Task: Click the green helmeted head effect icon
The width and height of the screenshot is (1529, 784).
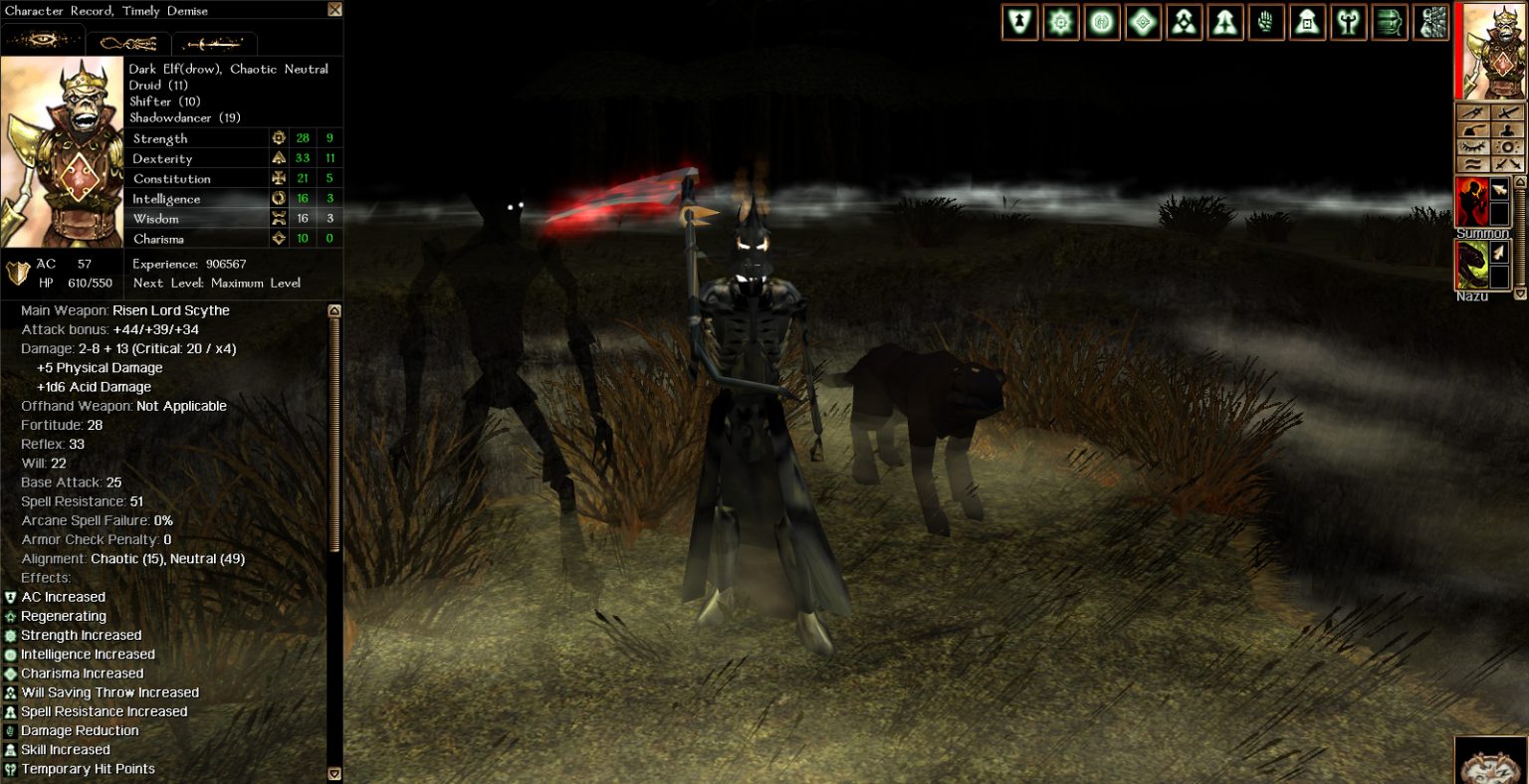Action: tap(1390, 22)
